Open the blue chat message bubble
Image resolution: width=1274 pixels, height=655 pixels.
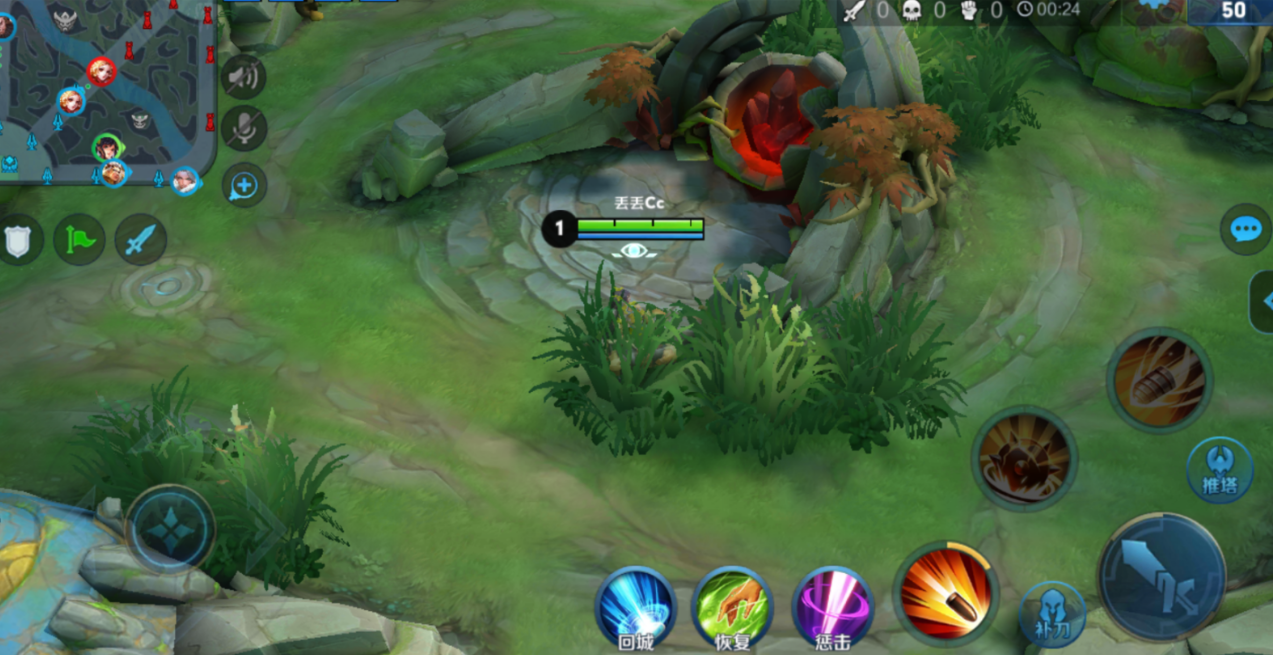1245,229
